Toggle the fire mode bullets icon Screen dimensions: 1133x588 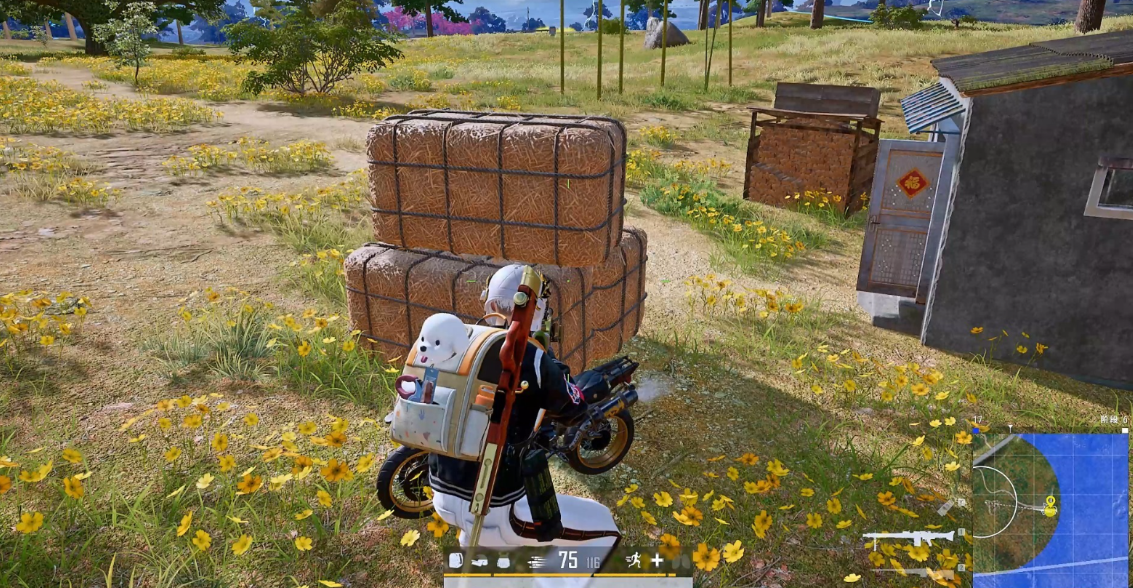click(x=536, y=561)
